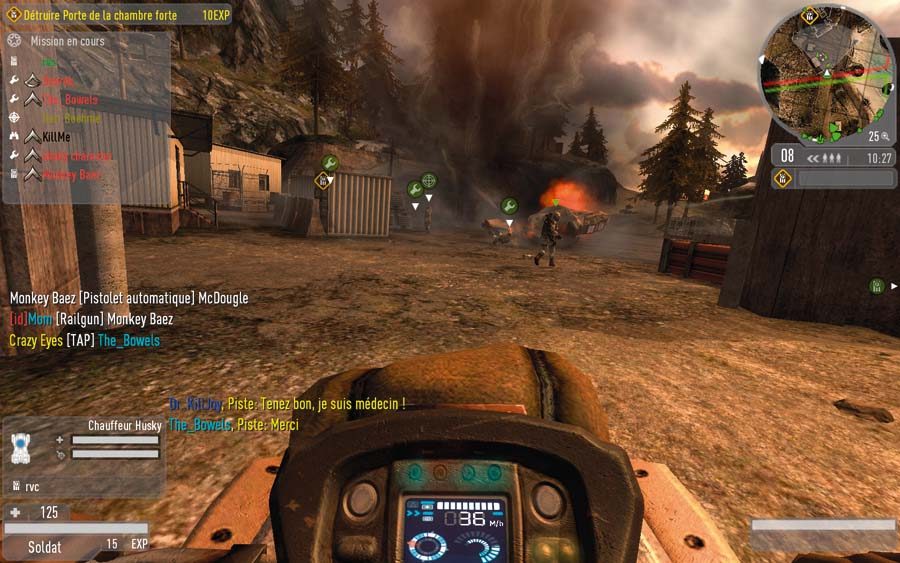This screenshot has width=900, height=563.
Task: Select the Crazy Eyes kill feed entry
Action: pyautogui.click(x=84, y=341)
